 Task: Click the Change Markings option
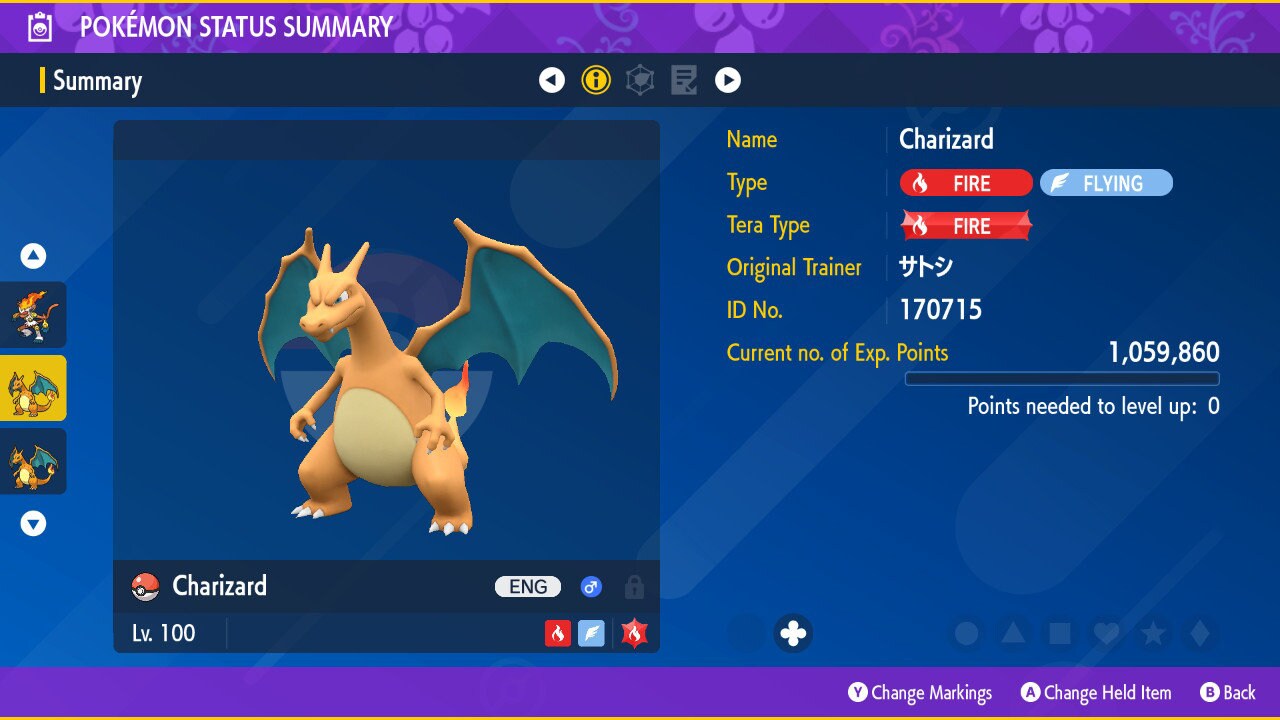pos(920,693)
